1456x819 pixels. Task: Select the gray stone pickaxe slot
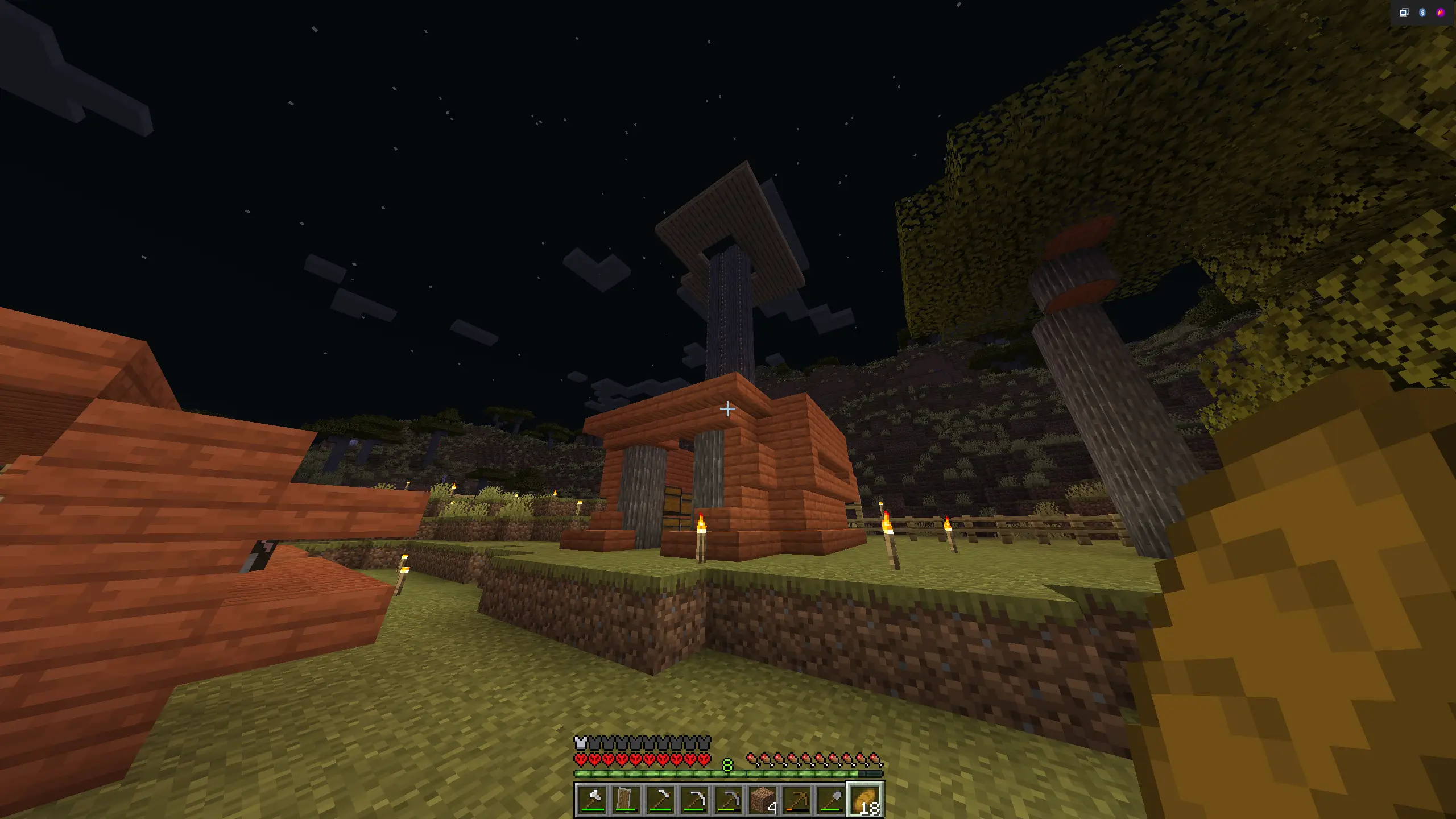point(729,800)
